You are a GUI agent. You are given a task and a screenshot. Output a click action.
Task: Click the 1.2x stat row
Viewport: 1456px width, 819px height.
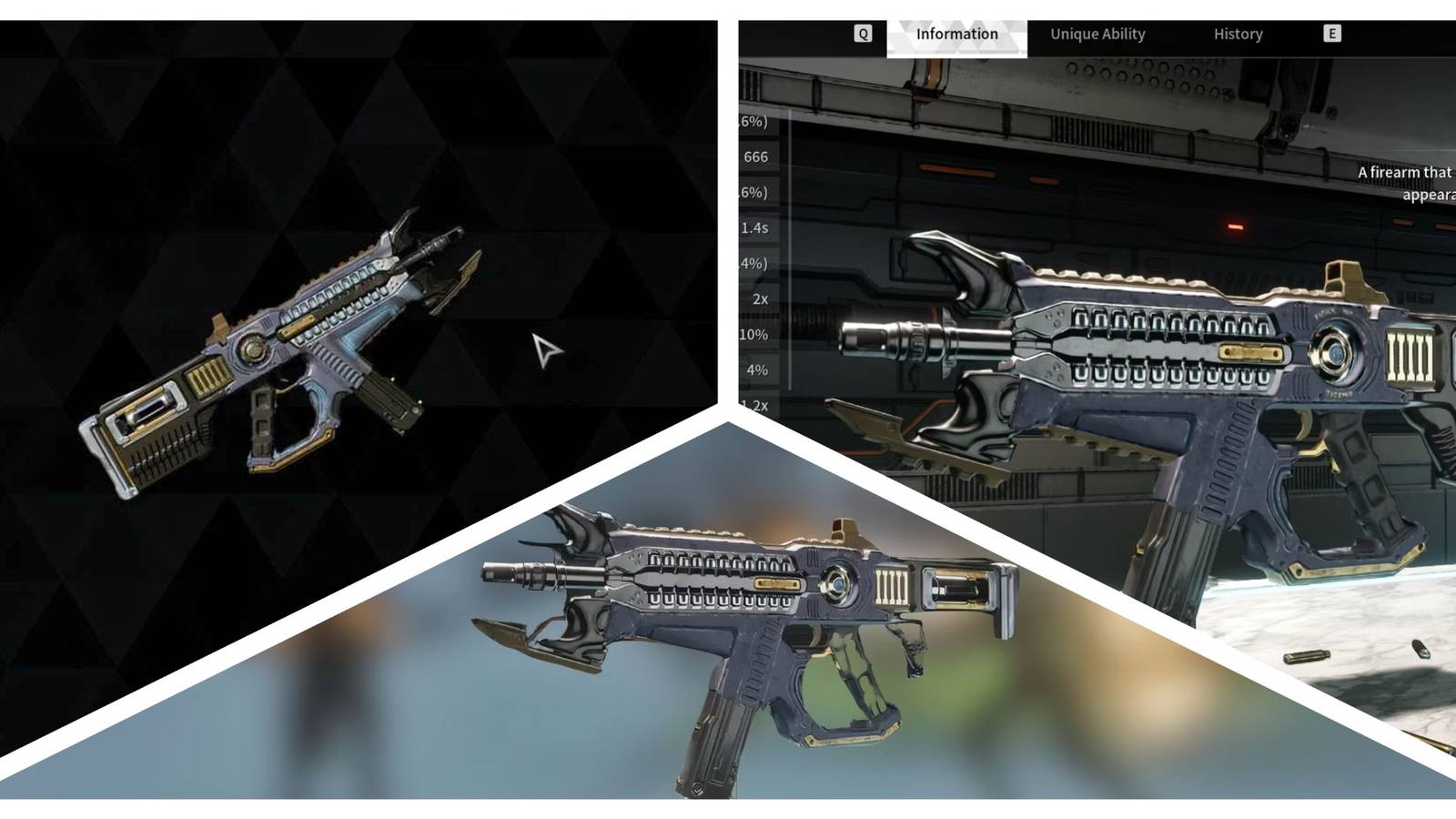[x=757, y=406]
